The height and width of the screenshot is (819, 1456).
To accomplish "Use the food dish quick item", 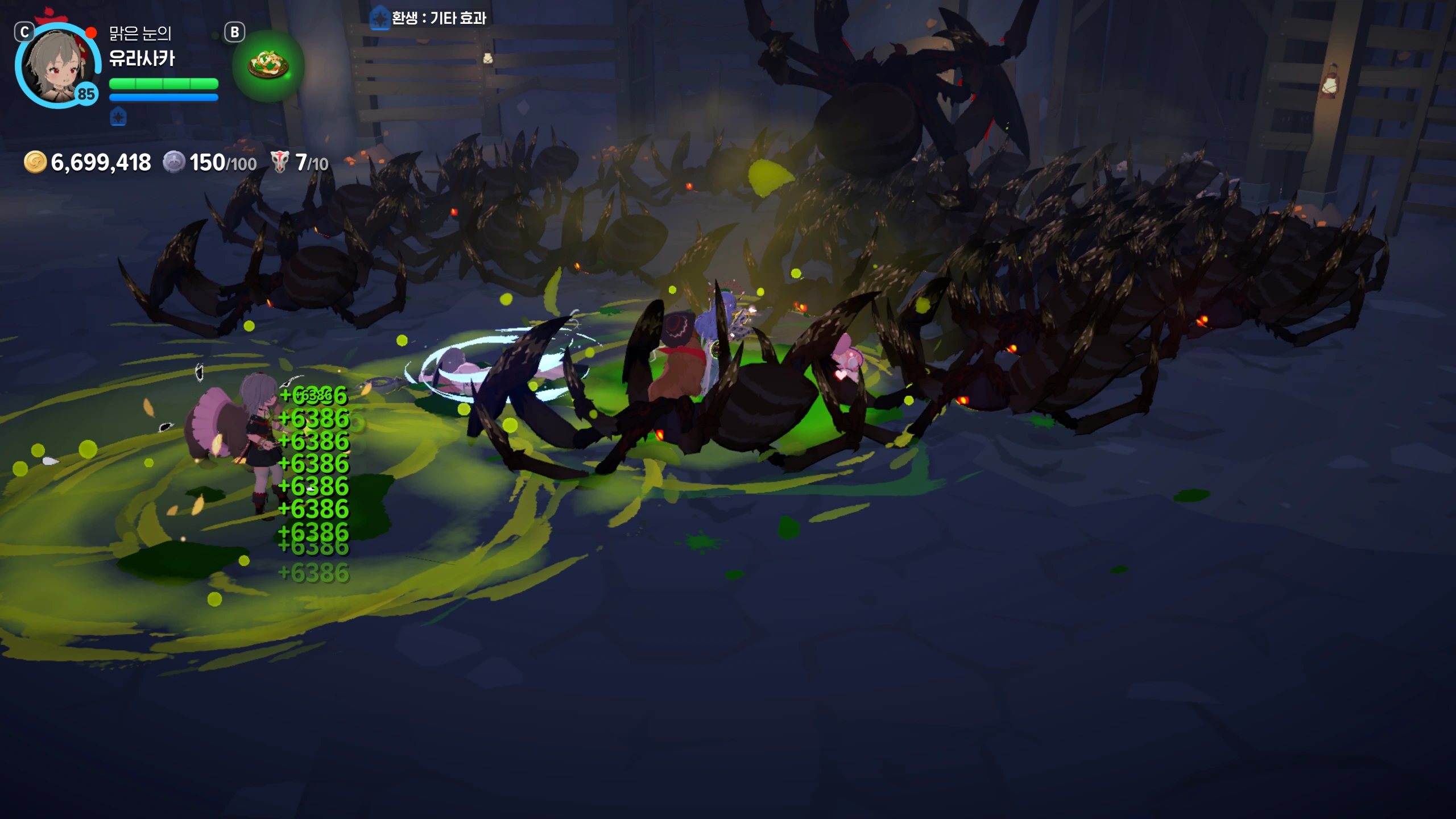I will pos(268,66).
